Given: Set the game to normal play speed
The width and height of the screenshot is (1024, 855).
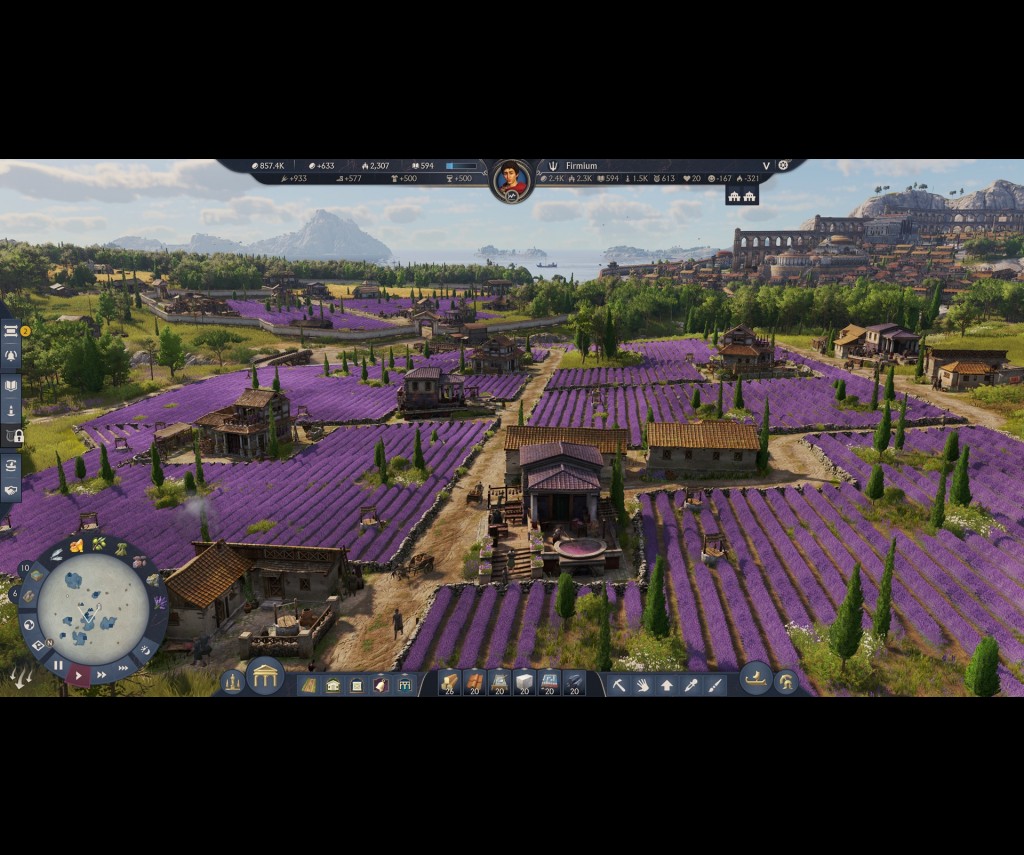Looking at the screenshot, I should point(78,676).
